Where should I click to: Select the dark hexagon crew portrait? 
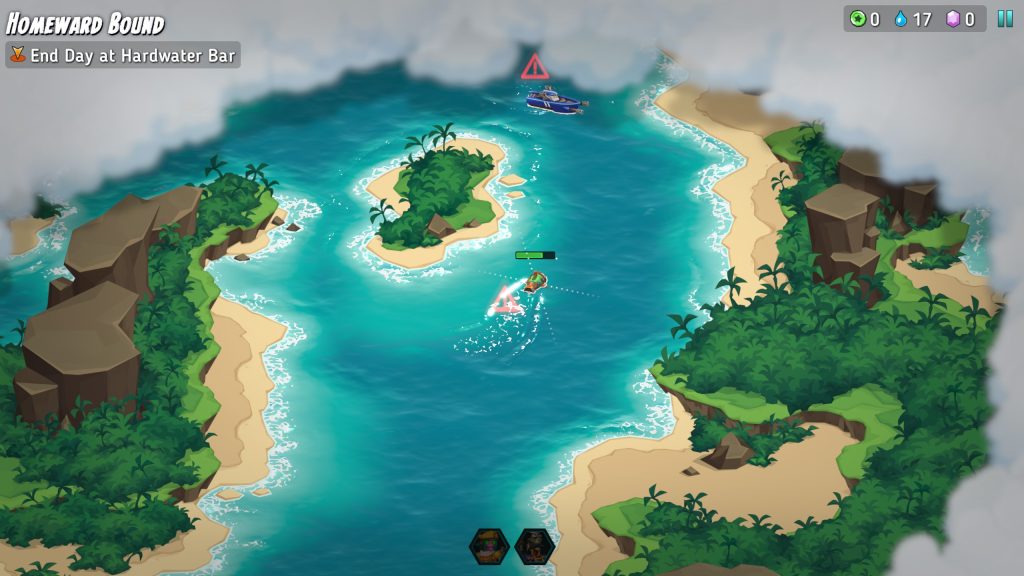coord(534,546)
